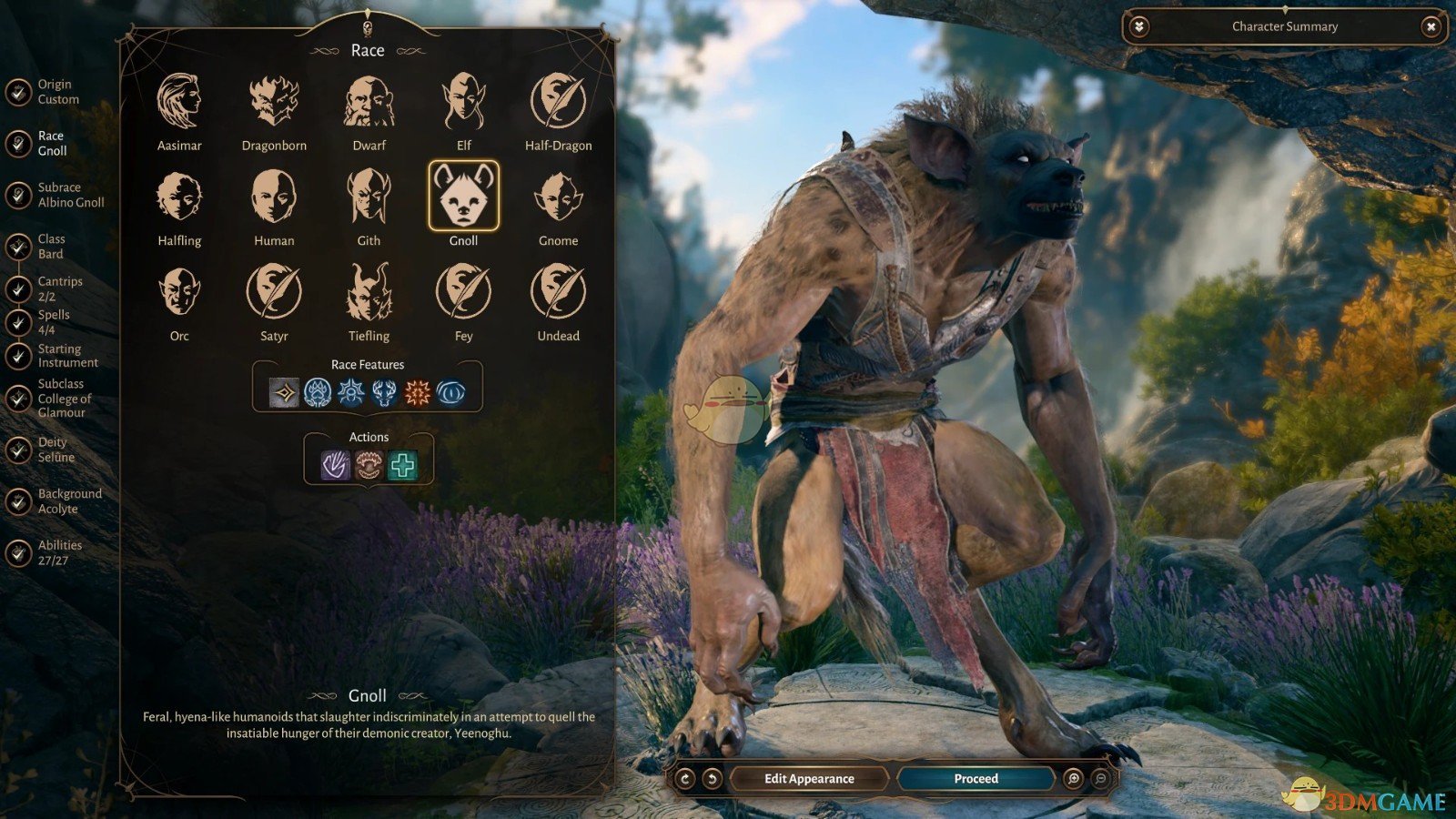This screenshot has height=819, width=1456.
Task: Select the Gnoll race icon
Action: pos(463,198)
